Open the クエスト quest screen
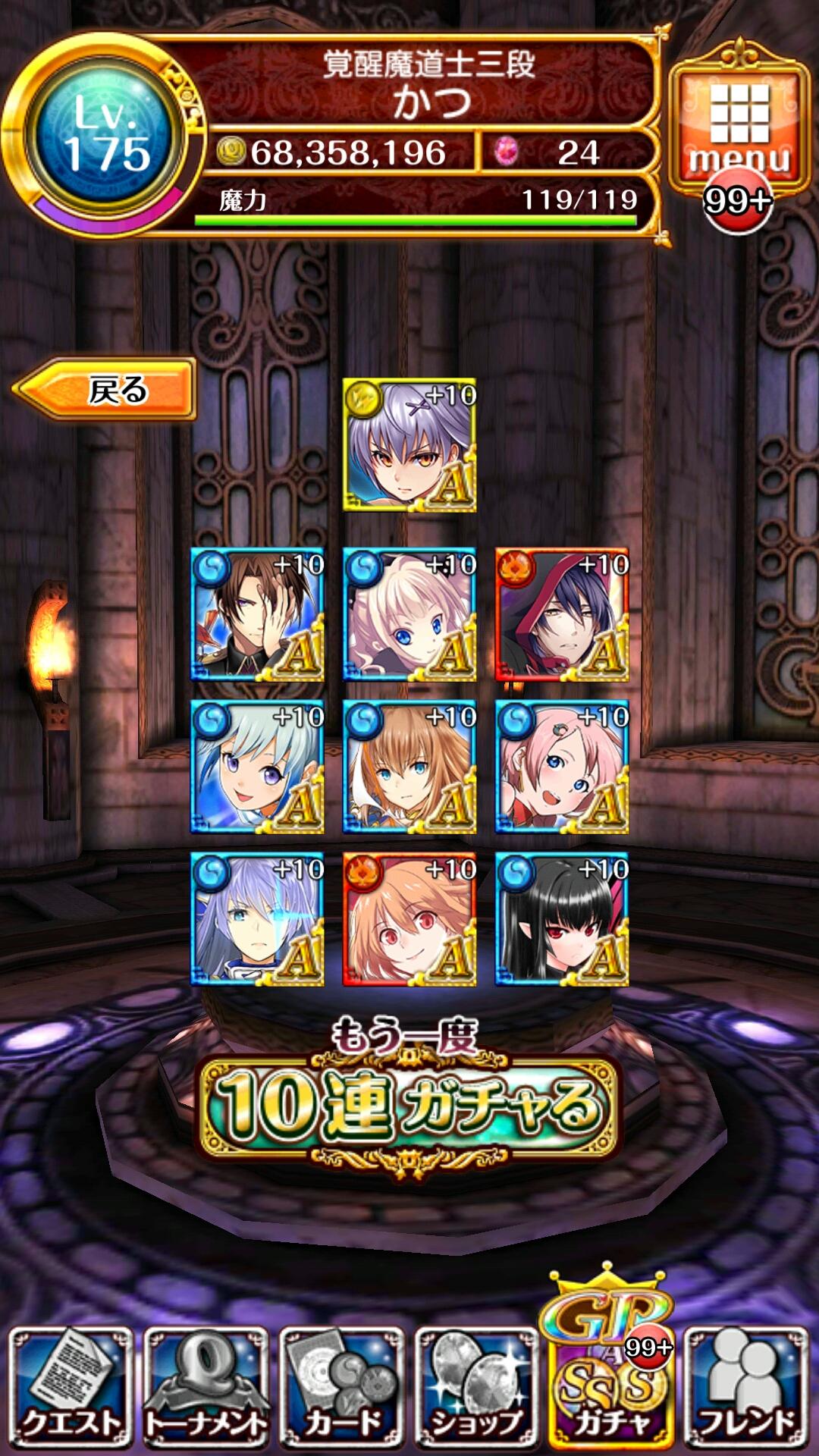 coord(71,1386)
